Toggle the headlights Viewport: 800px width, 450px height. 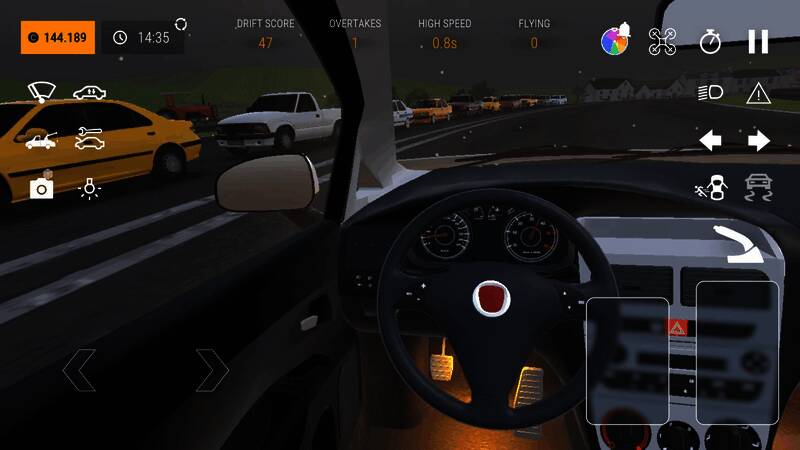[x=710, y=93]
